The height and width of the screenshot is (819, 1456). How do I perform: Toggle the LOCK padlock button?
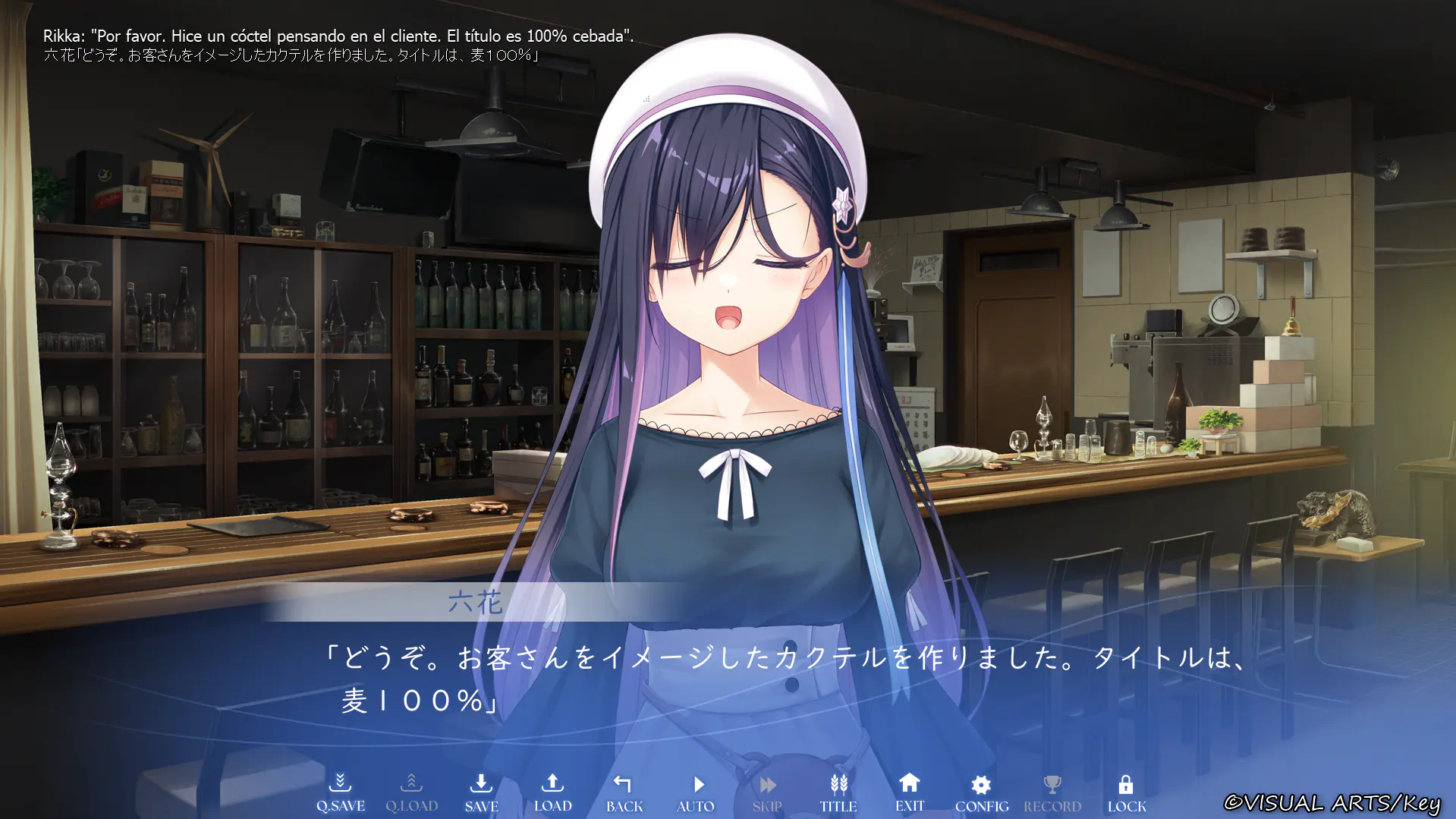pos(1126,792)
